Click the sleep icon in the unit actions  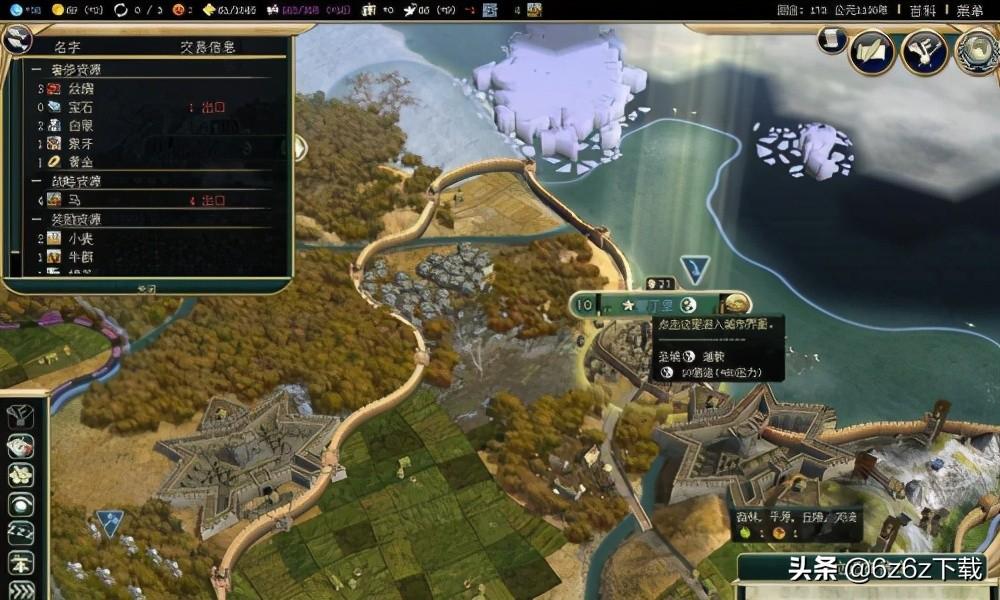click(21, 533)
